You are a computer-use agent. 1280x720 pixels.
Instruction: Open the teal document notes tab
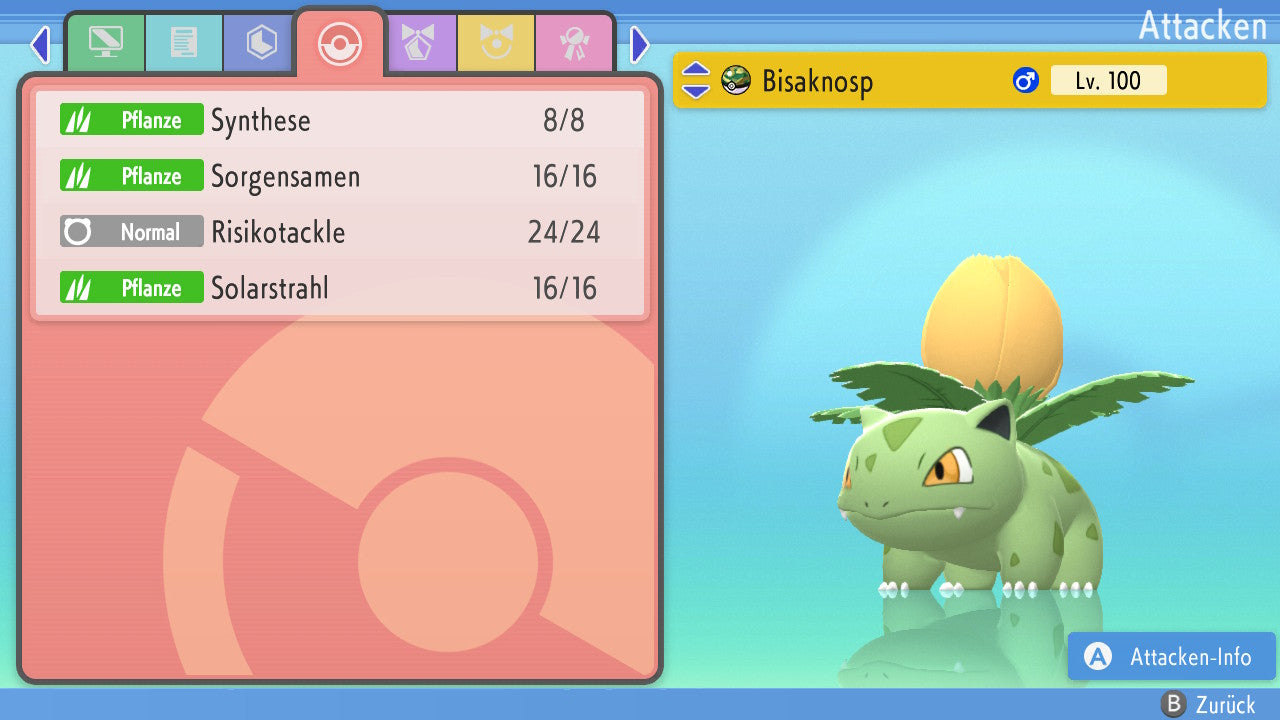(184, 42)
